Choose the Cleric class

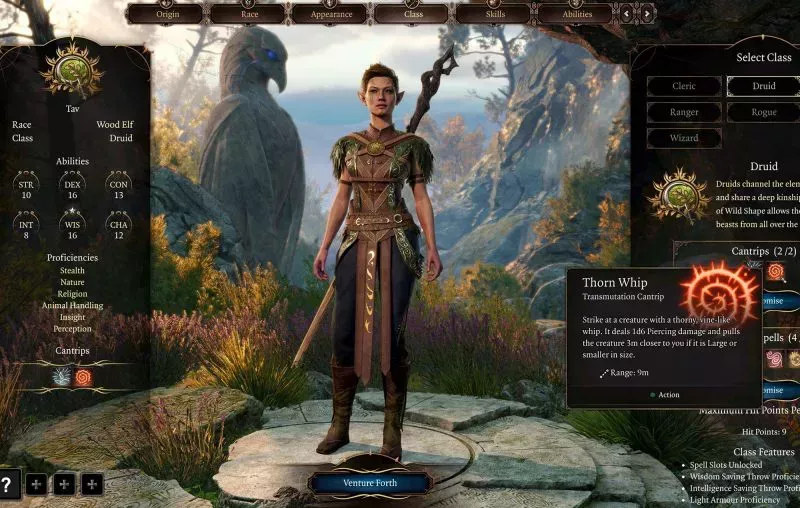pos(683,86)
